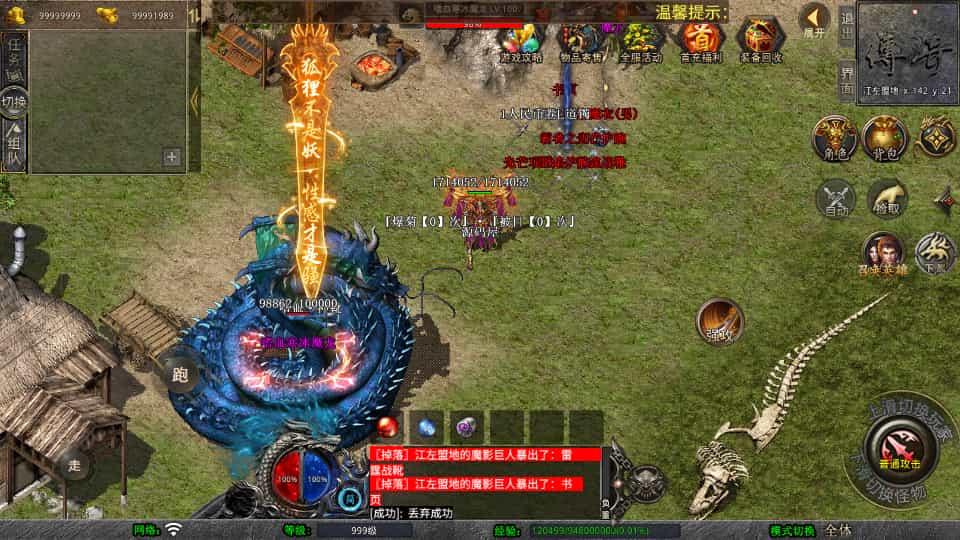This screenshot has width=960, height=540.
Task: Open the 背包 backpack
Action: [x=884, y=137]
